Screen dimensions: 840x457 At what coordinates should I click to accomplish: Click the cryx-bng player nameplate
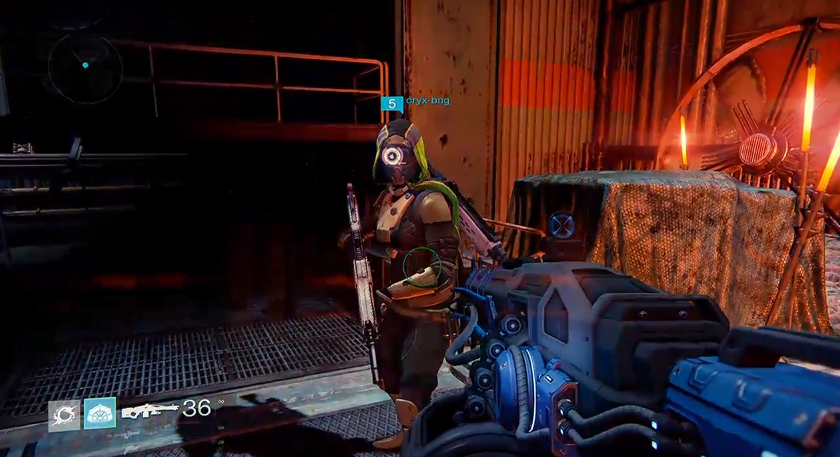tap(427, 101)
